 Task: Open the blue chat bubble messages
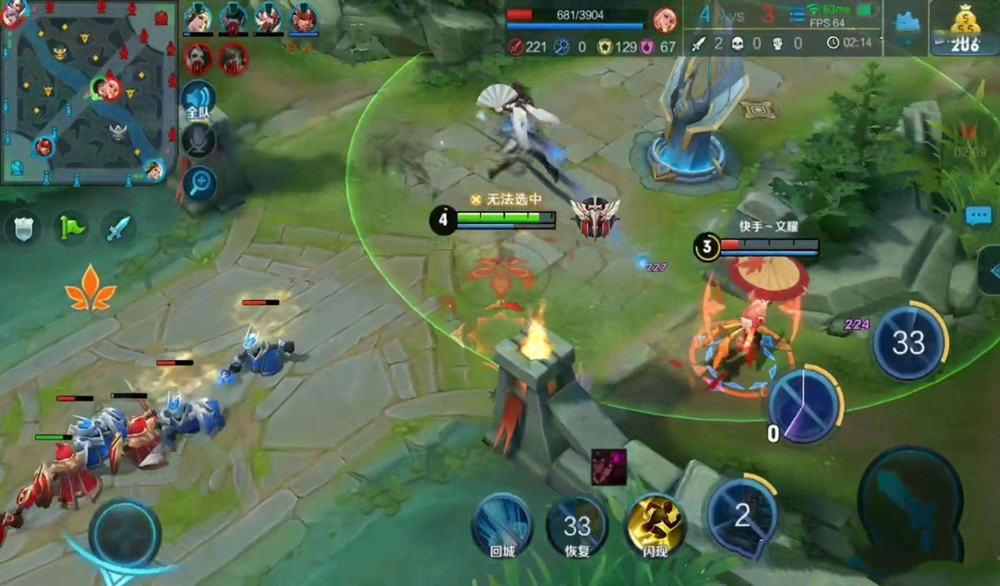point(978,215)
